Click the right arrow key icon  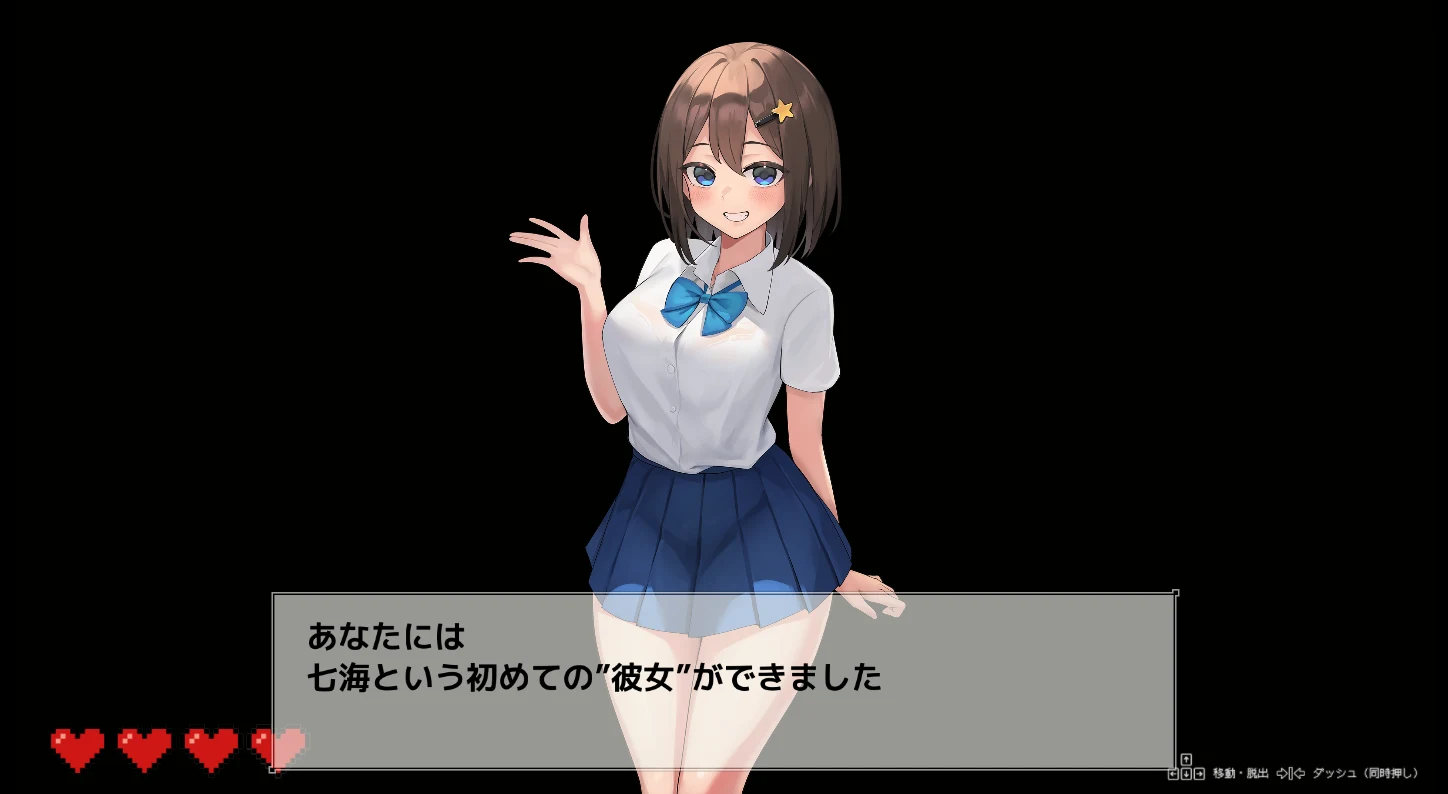point(1200,773)
